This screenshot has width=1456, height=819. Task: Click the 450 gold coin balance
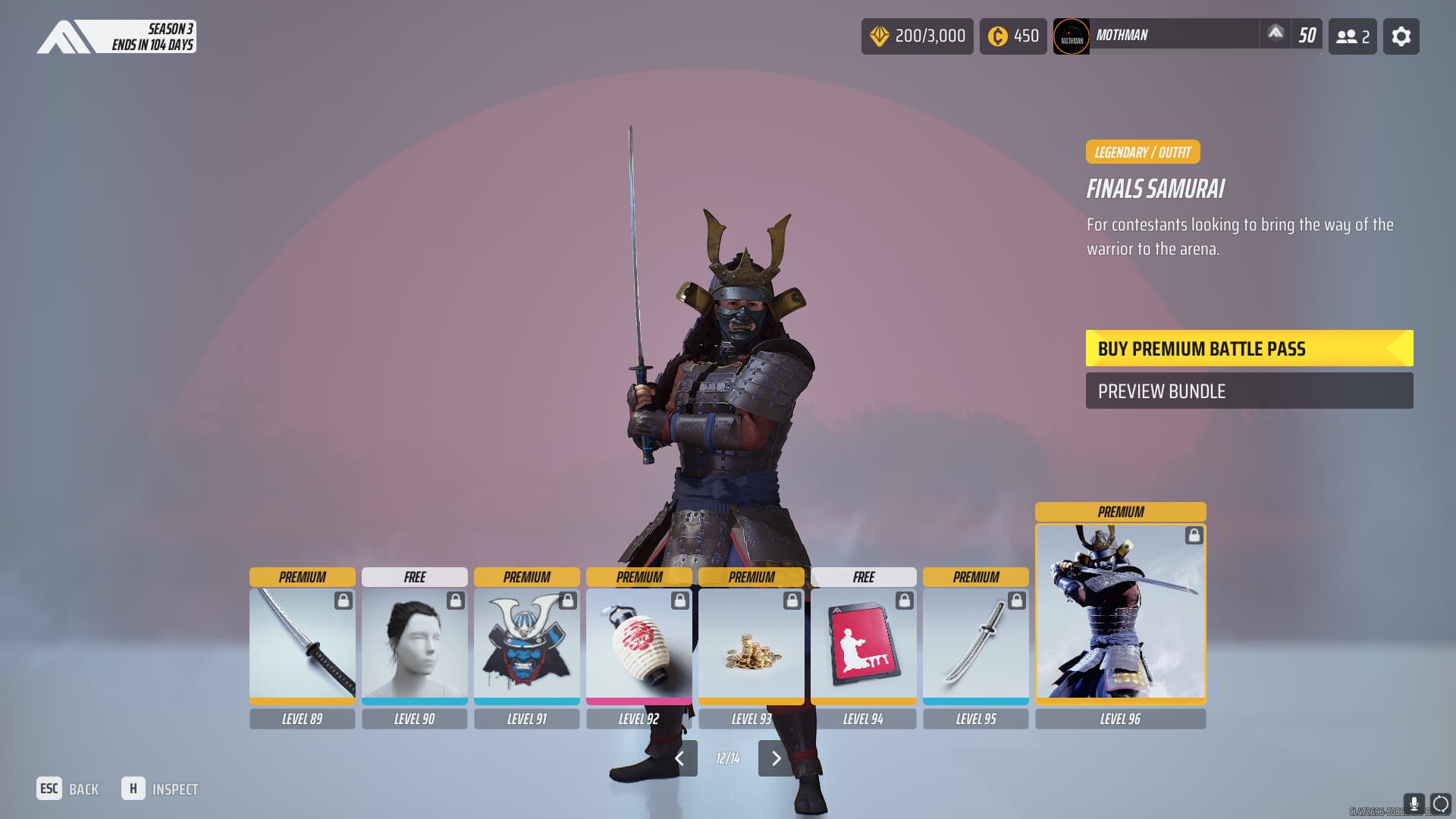click(x=1012, y=36)
